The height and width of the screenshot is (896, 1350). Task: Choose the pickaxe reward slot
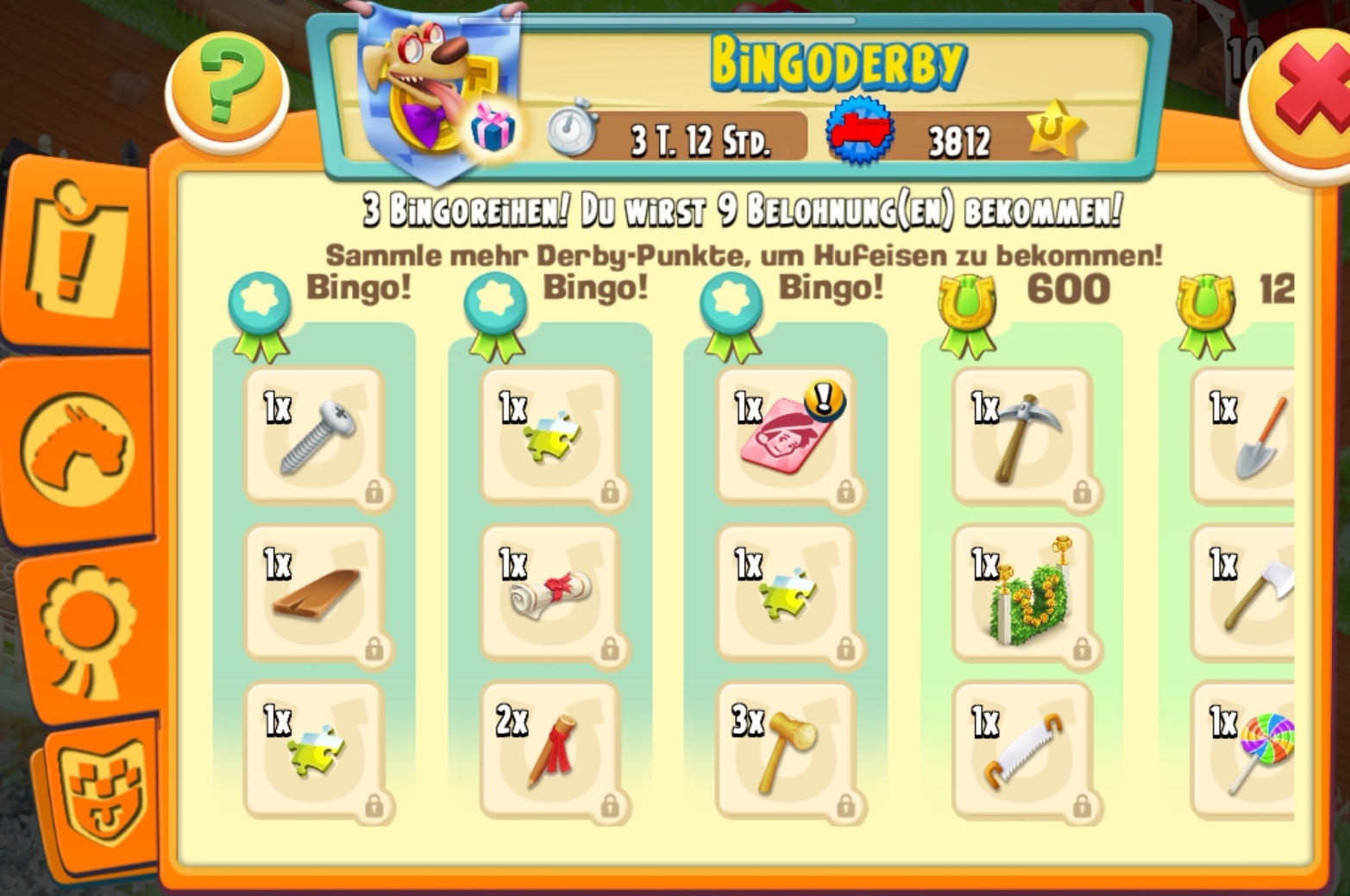click(x=1022, y=436)
